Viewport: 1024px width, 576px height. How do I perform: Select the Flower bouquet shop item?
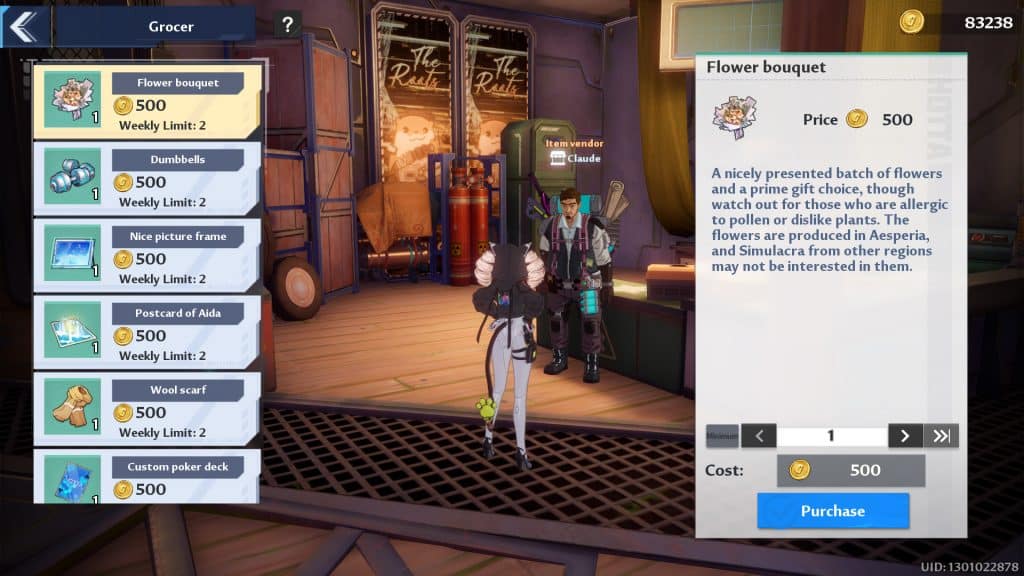tap(148, 101)
